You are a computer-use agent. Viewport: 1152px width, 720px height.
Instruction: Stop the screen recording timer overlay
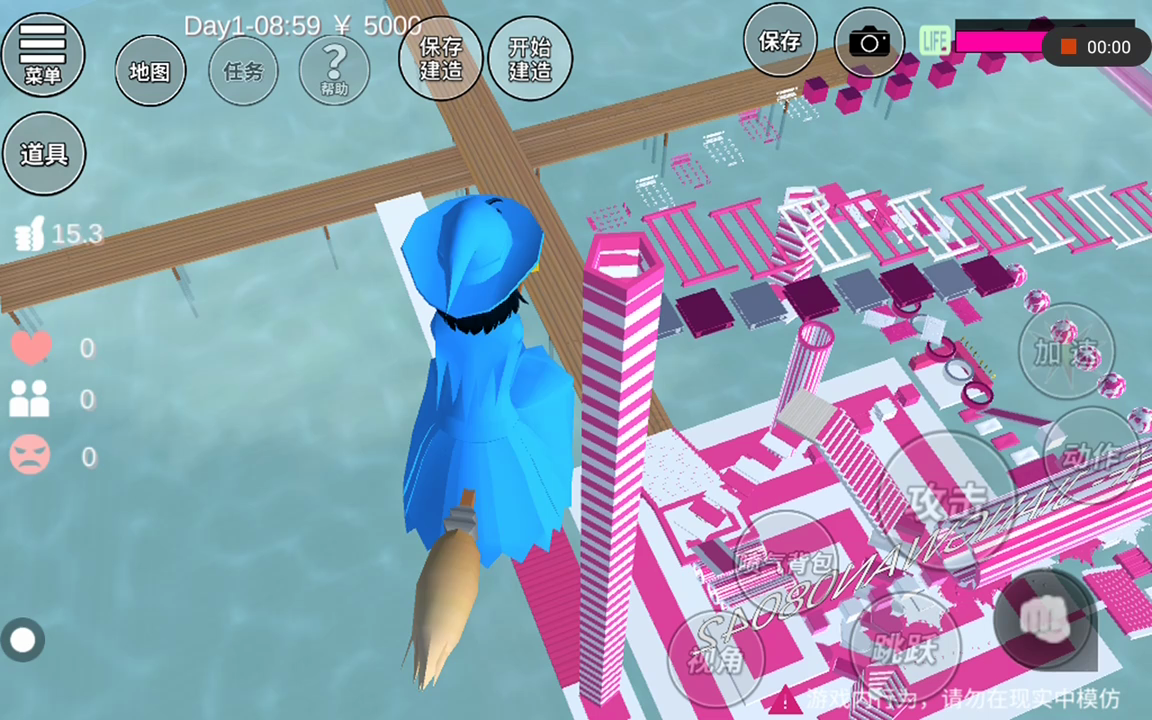click(x=1068, y=47)
